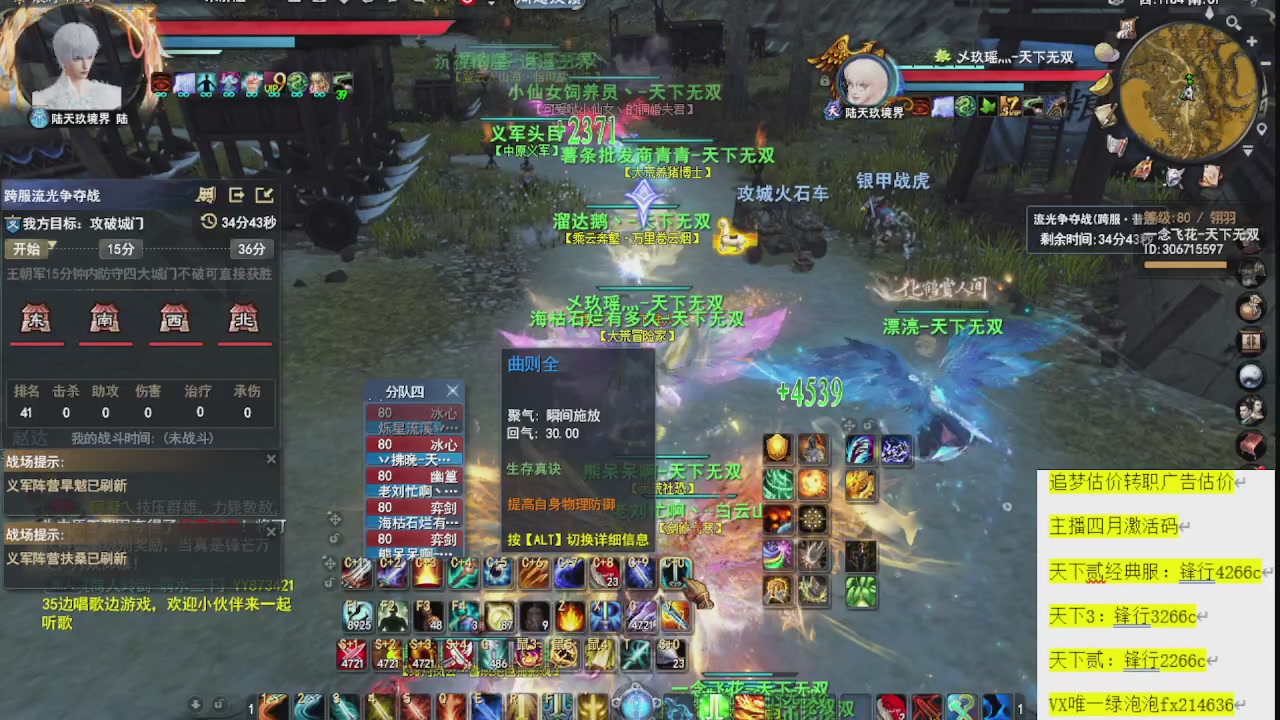
Task: Switch to the 南 gate tab in the battle panel
Action: 106,318
